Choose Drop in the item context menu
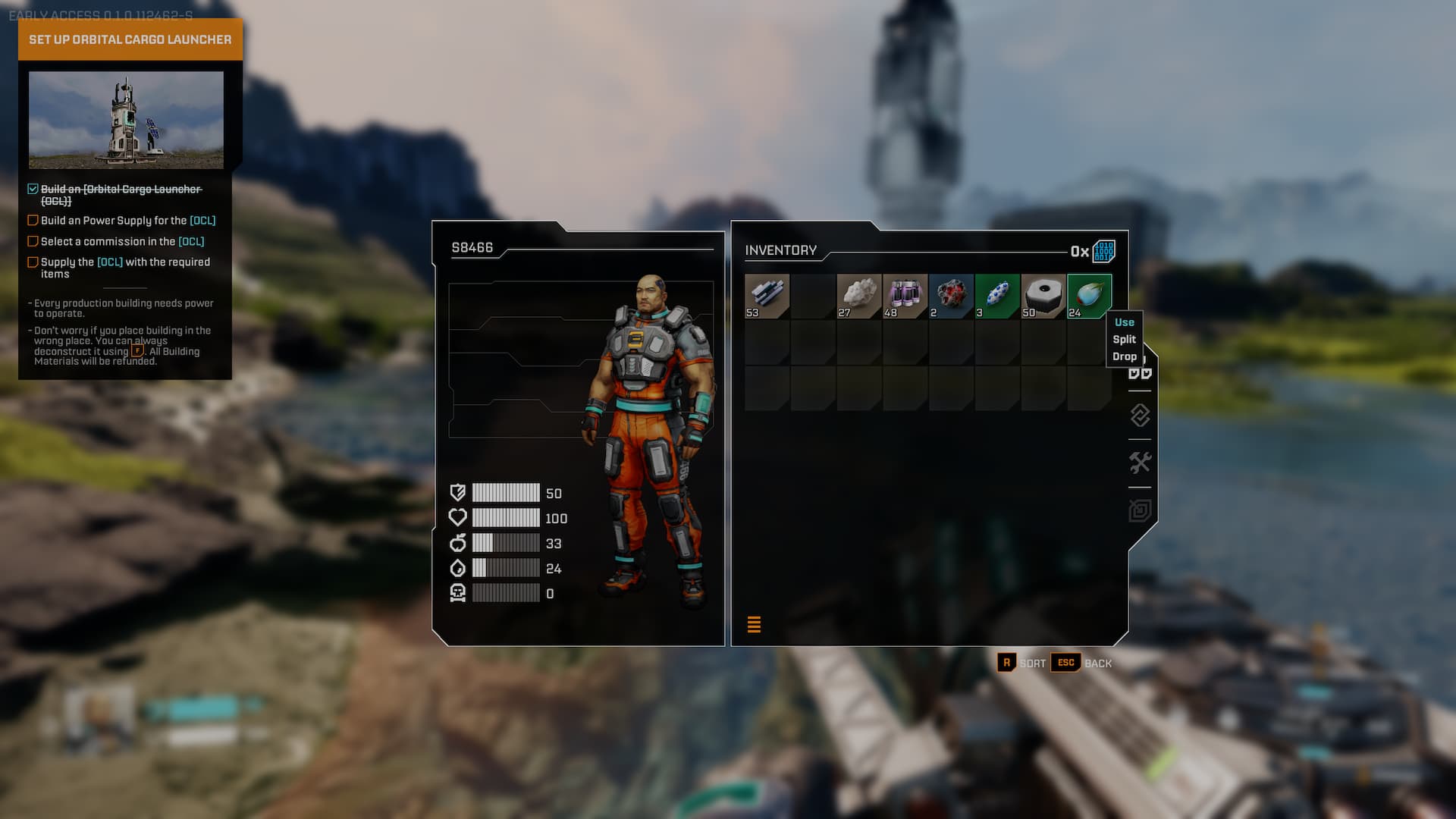The height and width of the screenshot is (819, 1456). [x=1124, y=357]
